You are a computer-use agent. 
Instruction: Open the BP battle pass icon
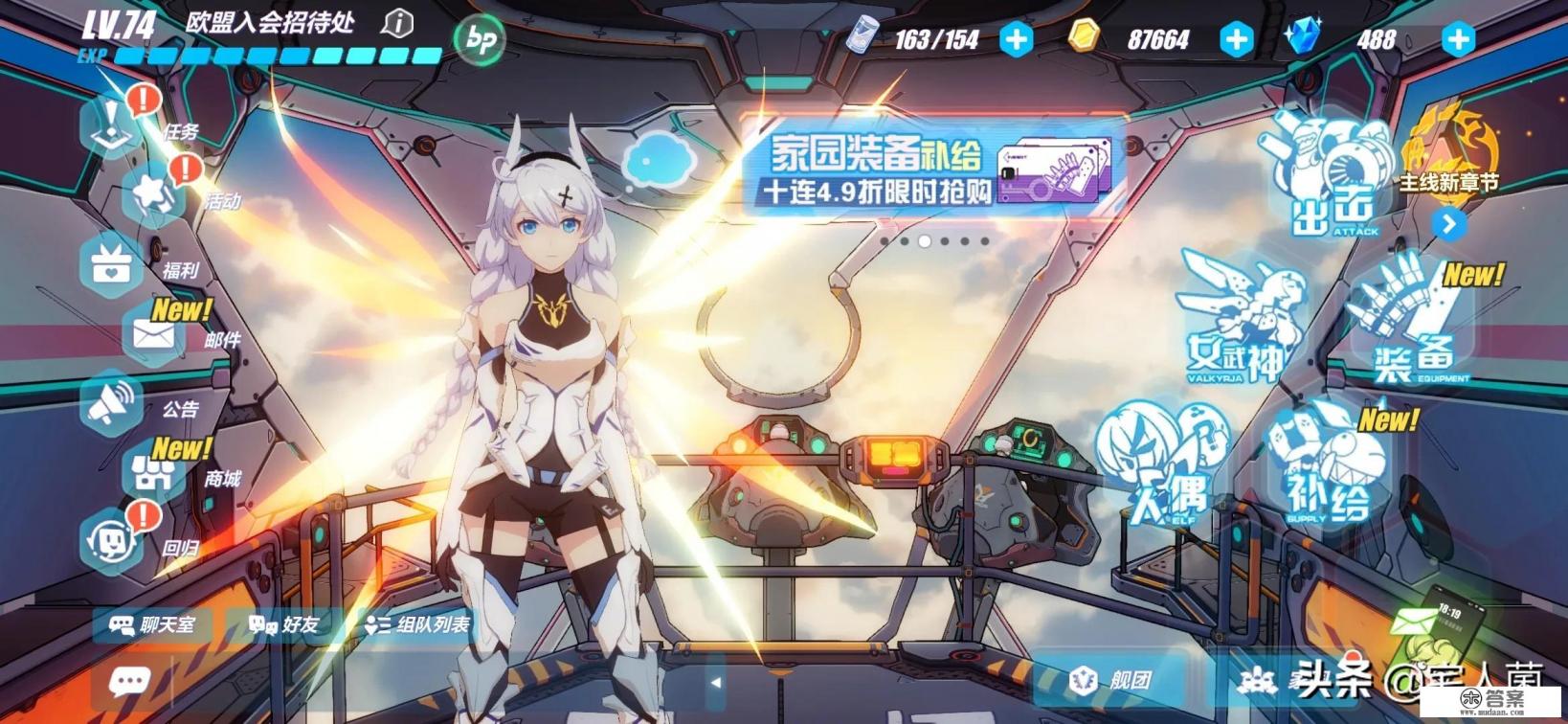[480, 39]
